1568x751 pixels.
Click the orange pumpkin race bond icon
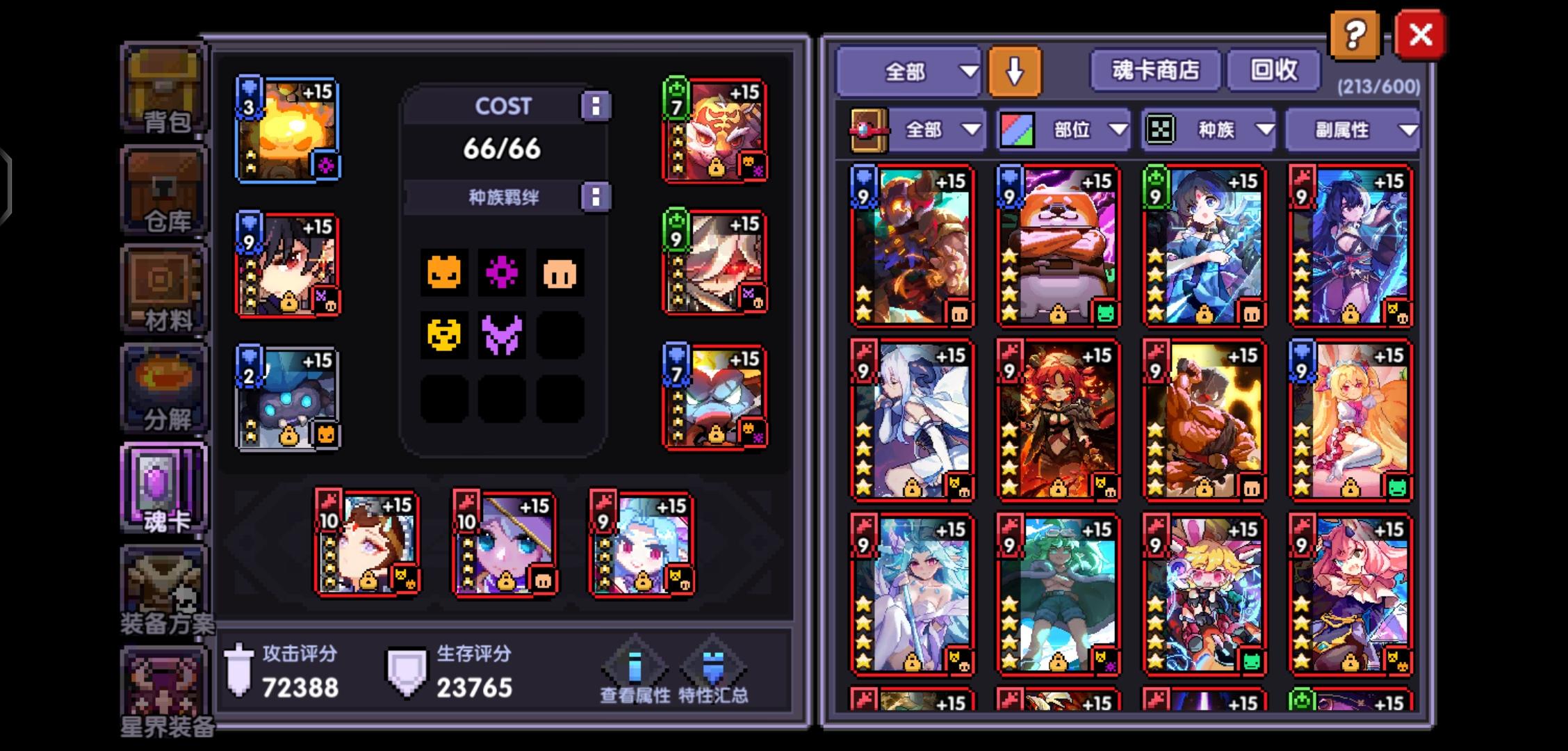pyautogui.click(x=445, y=273)
